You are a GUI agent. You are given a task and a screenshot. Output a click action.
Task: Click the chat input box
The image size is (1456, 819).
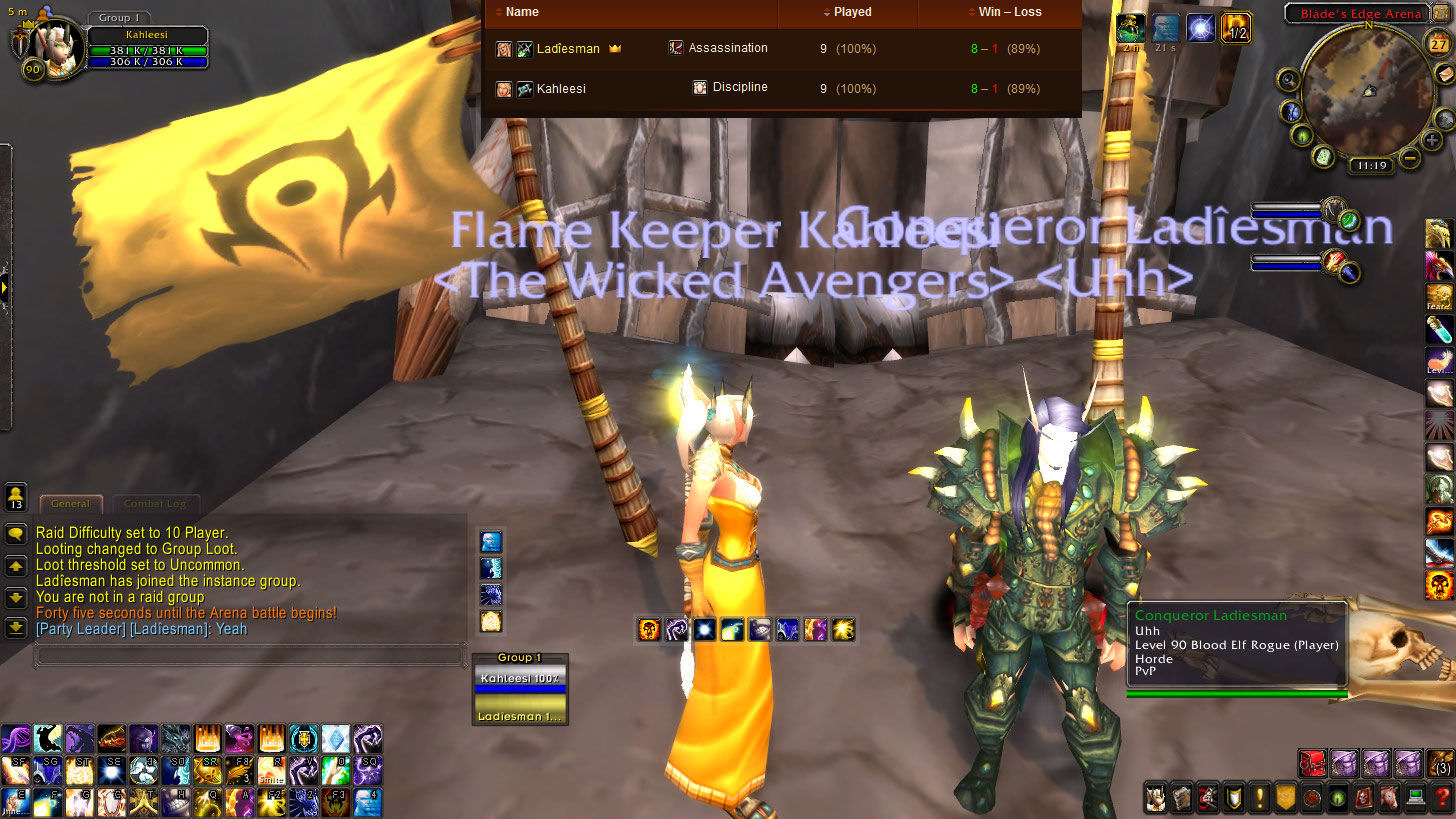click(250, 657)
